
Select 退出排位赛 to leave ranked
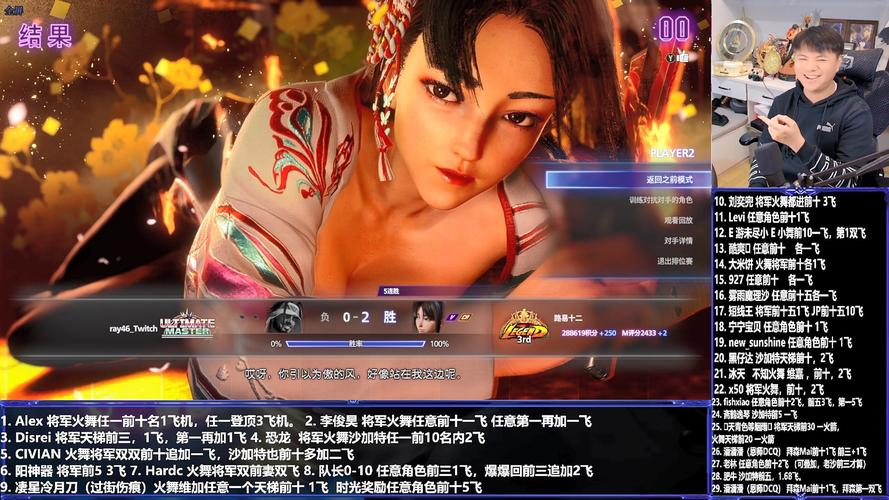673,260
